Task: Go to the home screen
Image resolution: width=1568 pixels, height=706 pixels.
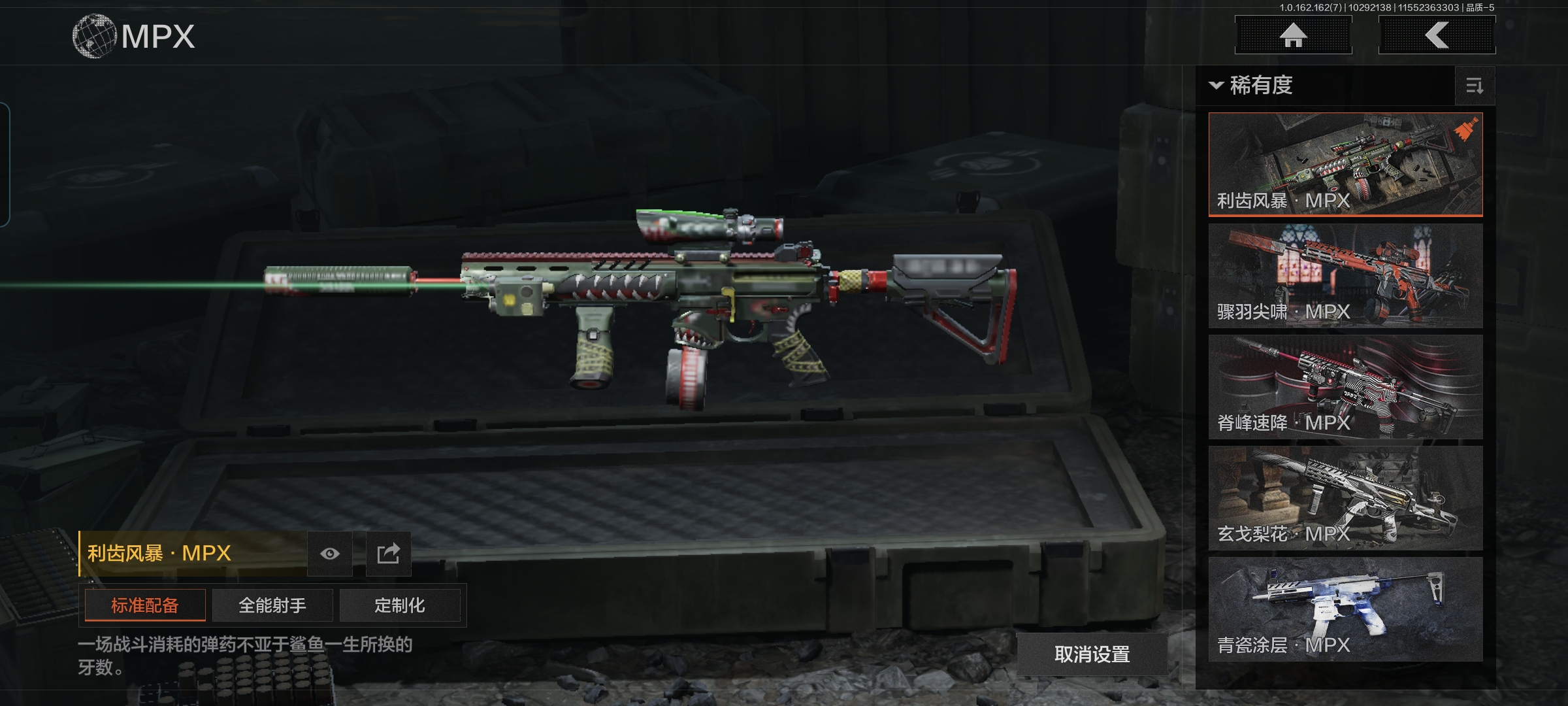Action: (x=1293, y=35)
